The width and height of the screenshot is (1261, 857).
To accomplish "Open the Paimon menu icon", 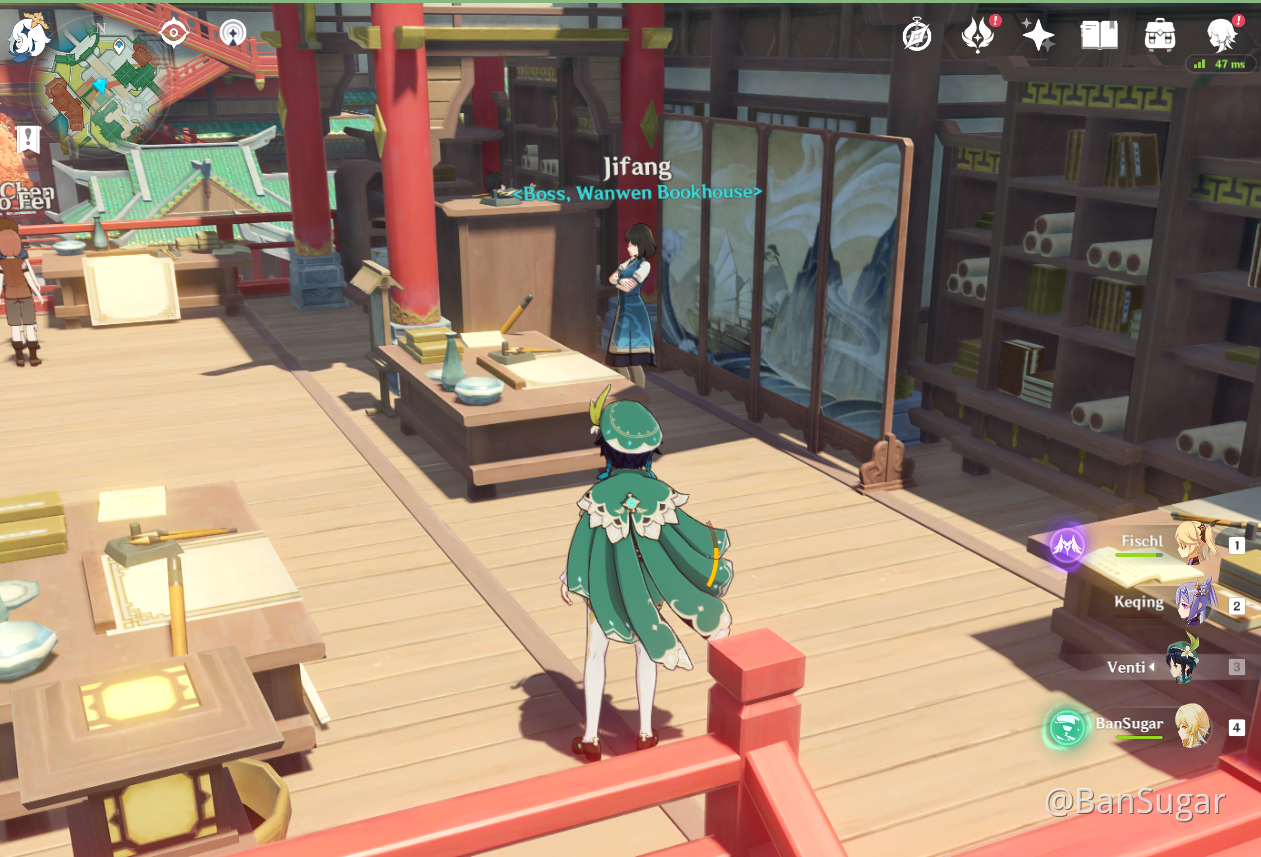I will [30, 36].
